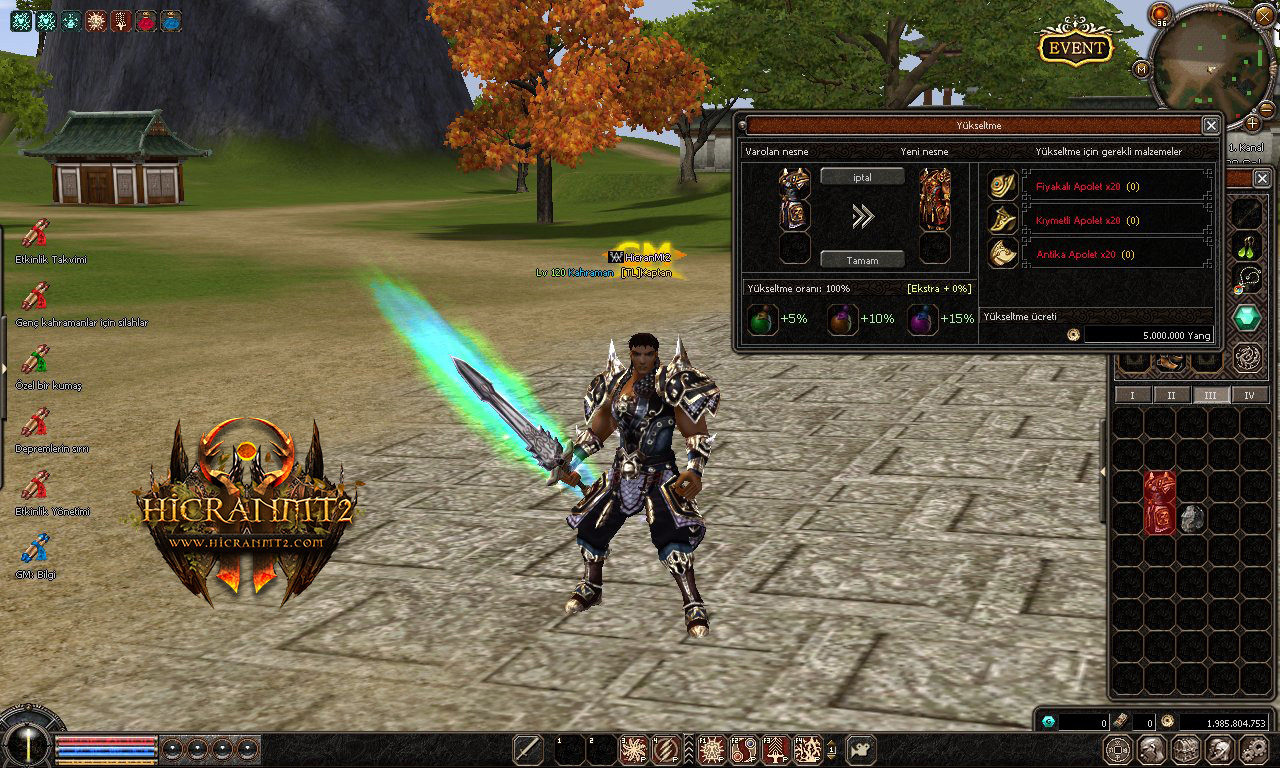Click the camera icon on the hotbar
The height and width of the screenshot is (768, 1280).
tap(861, 749)
